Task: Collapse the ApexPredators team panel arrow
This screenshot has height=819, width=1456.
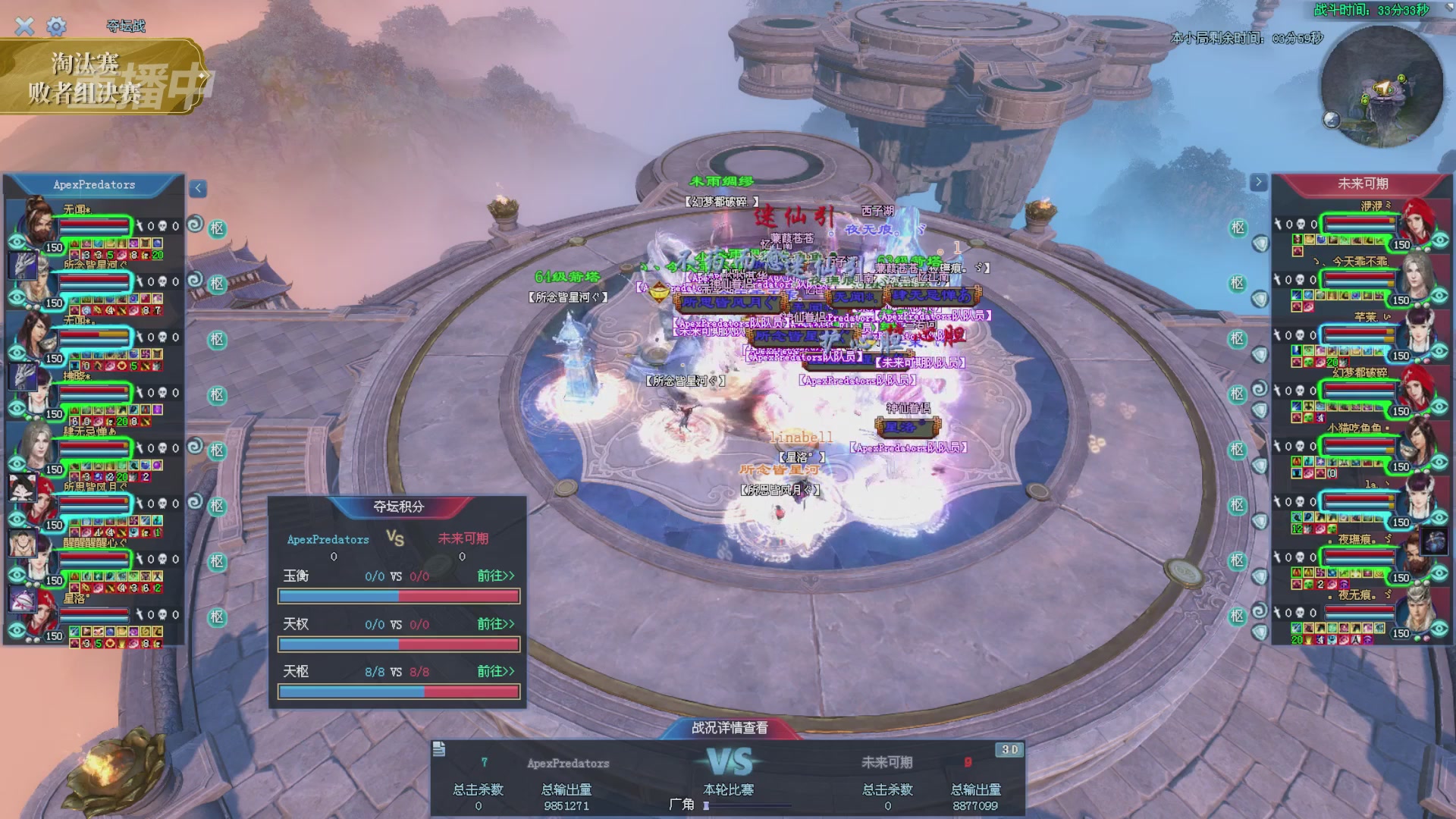Action: tap(198, 188)
